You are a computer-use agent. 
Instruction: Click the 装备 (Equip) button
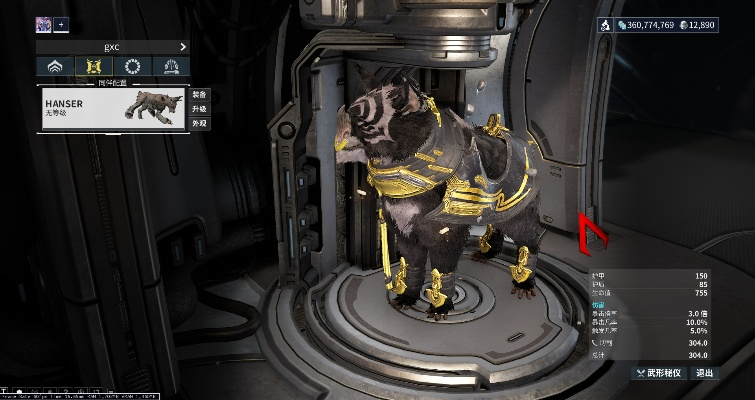[198, 95]
